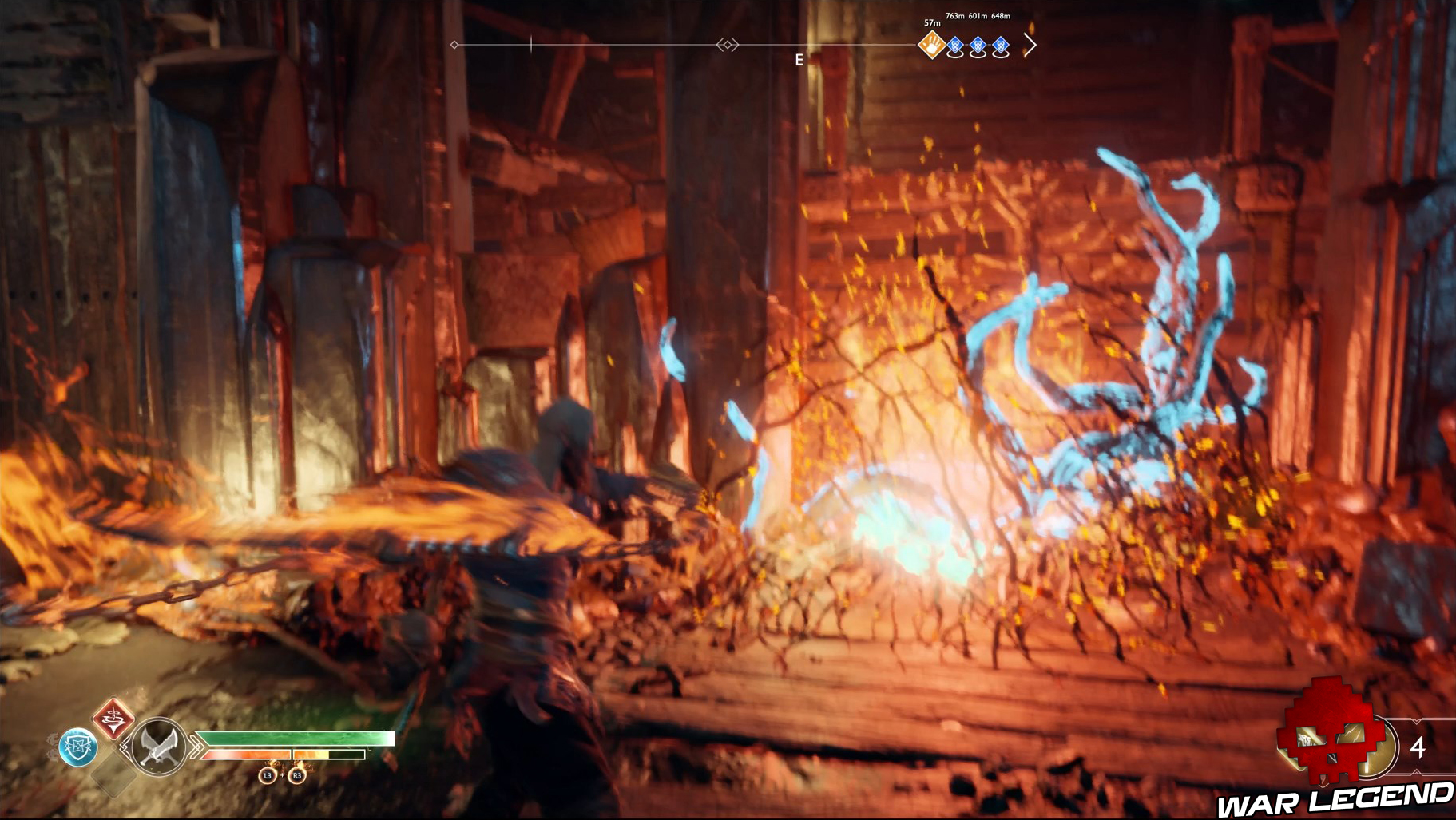This screenshot has width=1456, height=820.
Task: Click the resurrection stone counter showing 4
Action: click(1418, 748)
